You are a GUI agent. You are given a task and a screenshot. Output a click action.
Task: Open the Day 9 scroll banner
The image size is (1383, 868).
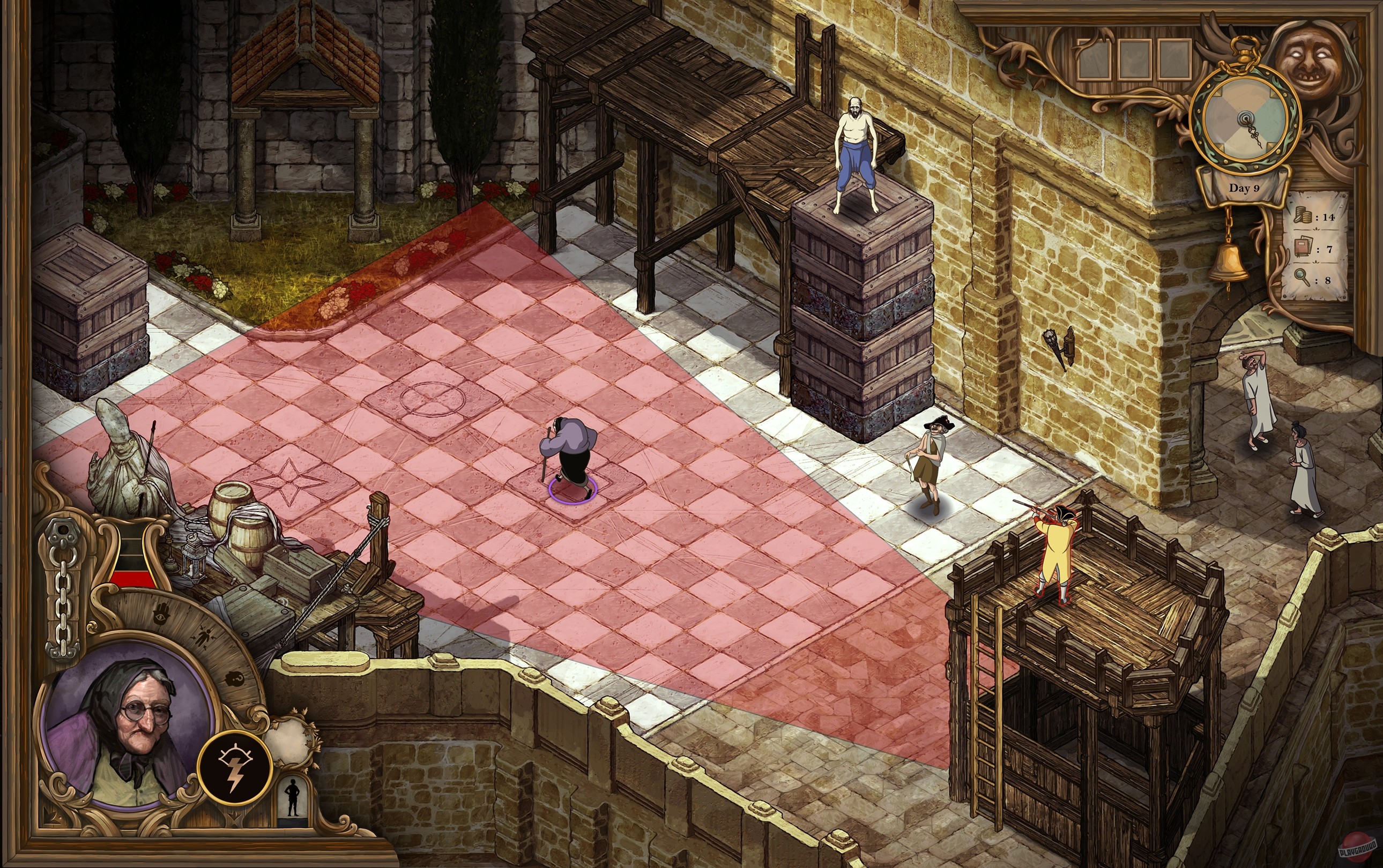tap(1244, 188)
